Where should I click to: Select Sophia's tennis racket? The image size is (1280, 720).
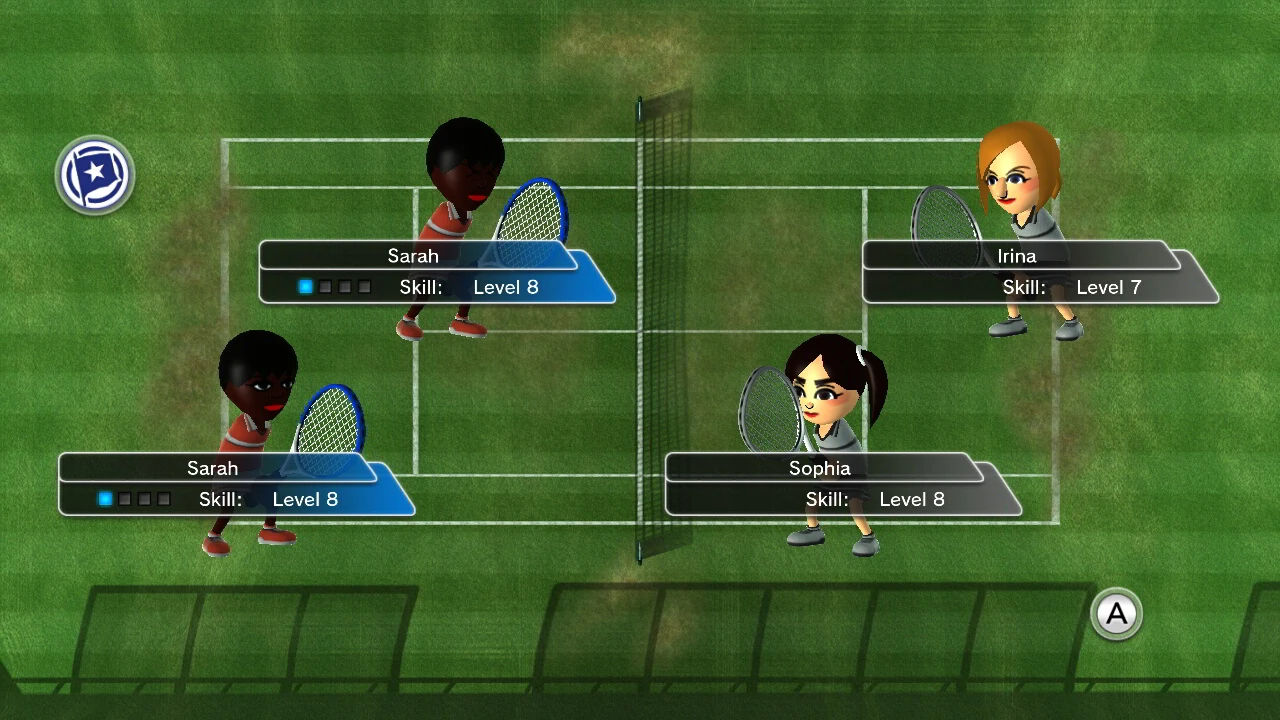(x=770, y=413)
